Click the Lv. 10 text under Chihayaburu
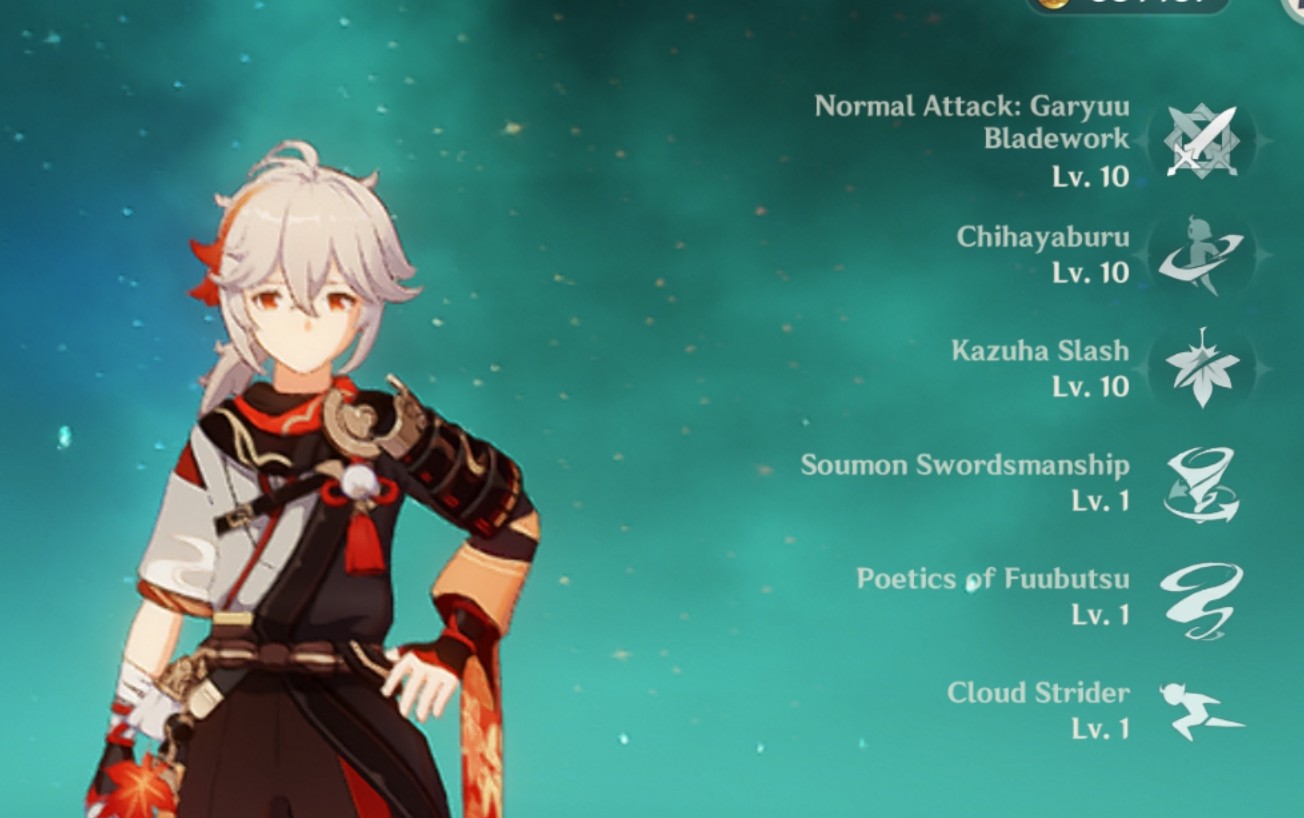Screen dimensions: 1304x818 [x=1092, y=273]
